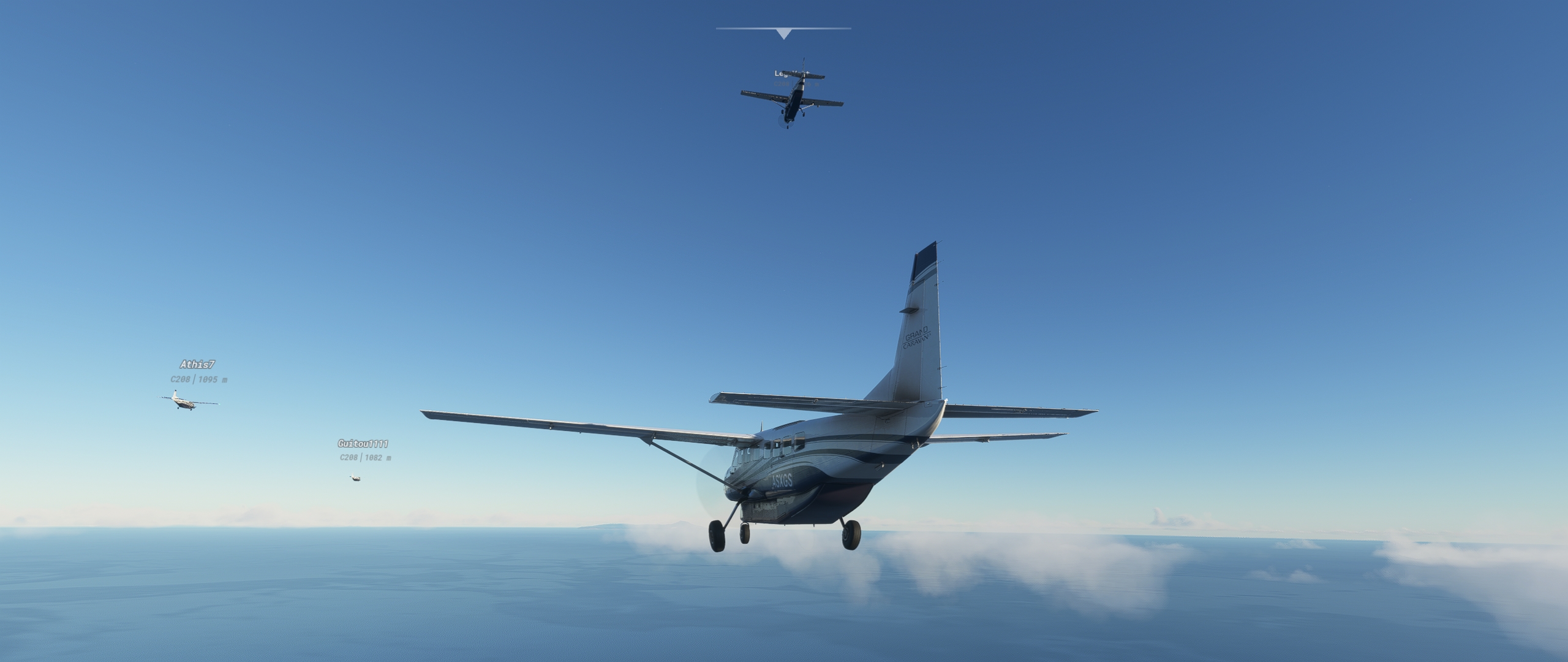
Task: Open the toolbar via the top-center arrow
Action: [784, 34]
